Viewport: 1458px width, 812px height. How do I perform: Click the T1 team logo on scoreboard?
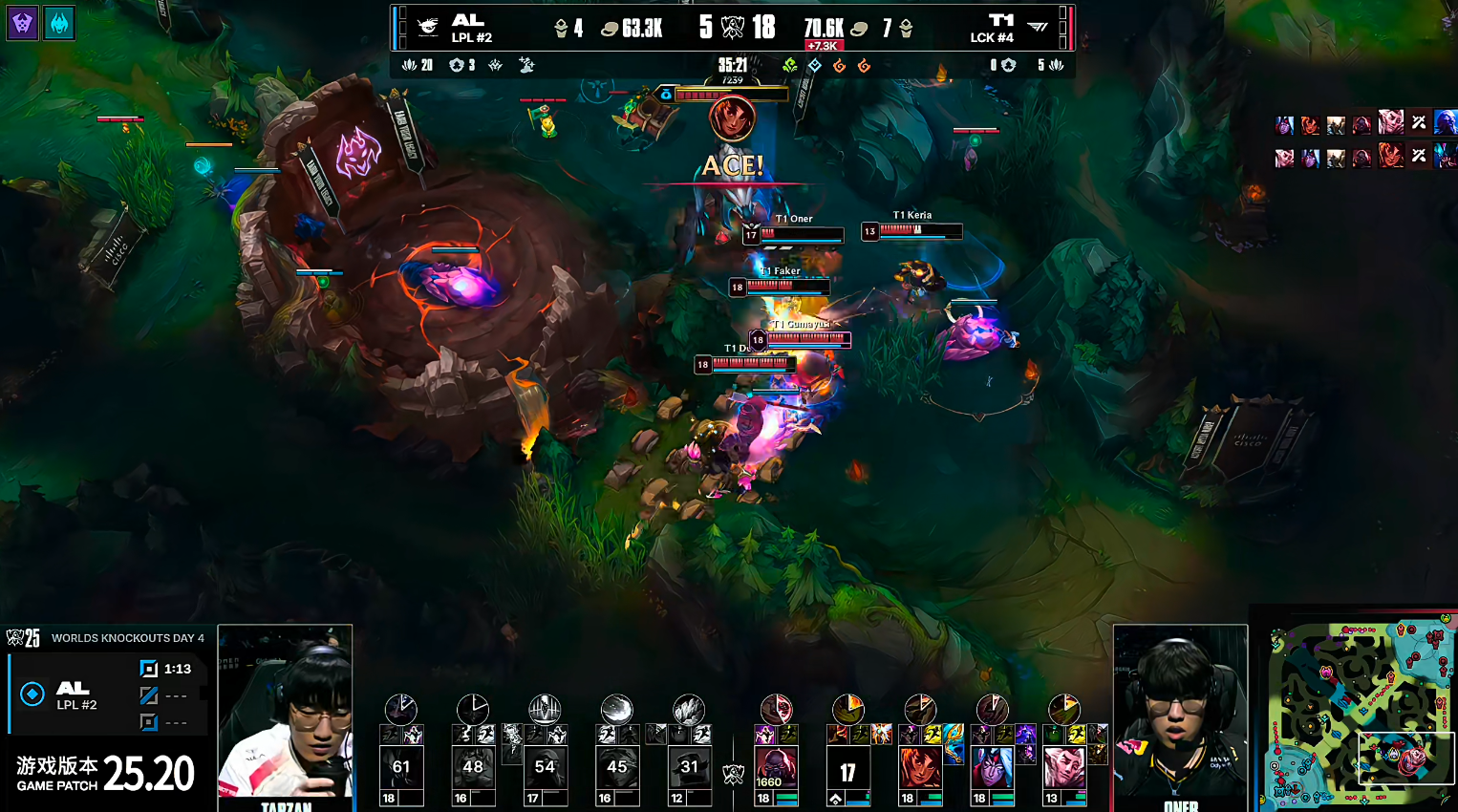tap(1038, 28)
